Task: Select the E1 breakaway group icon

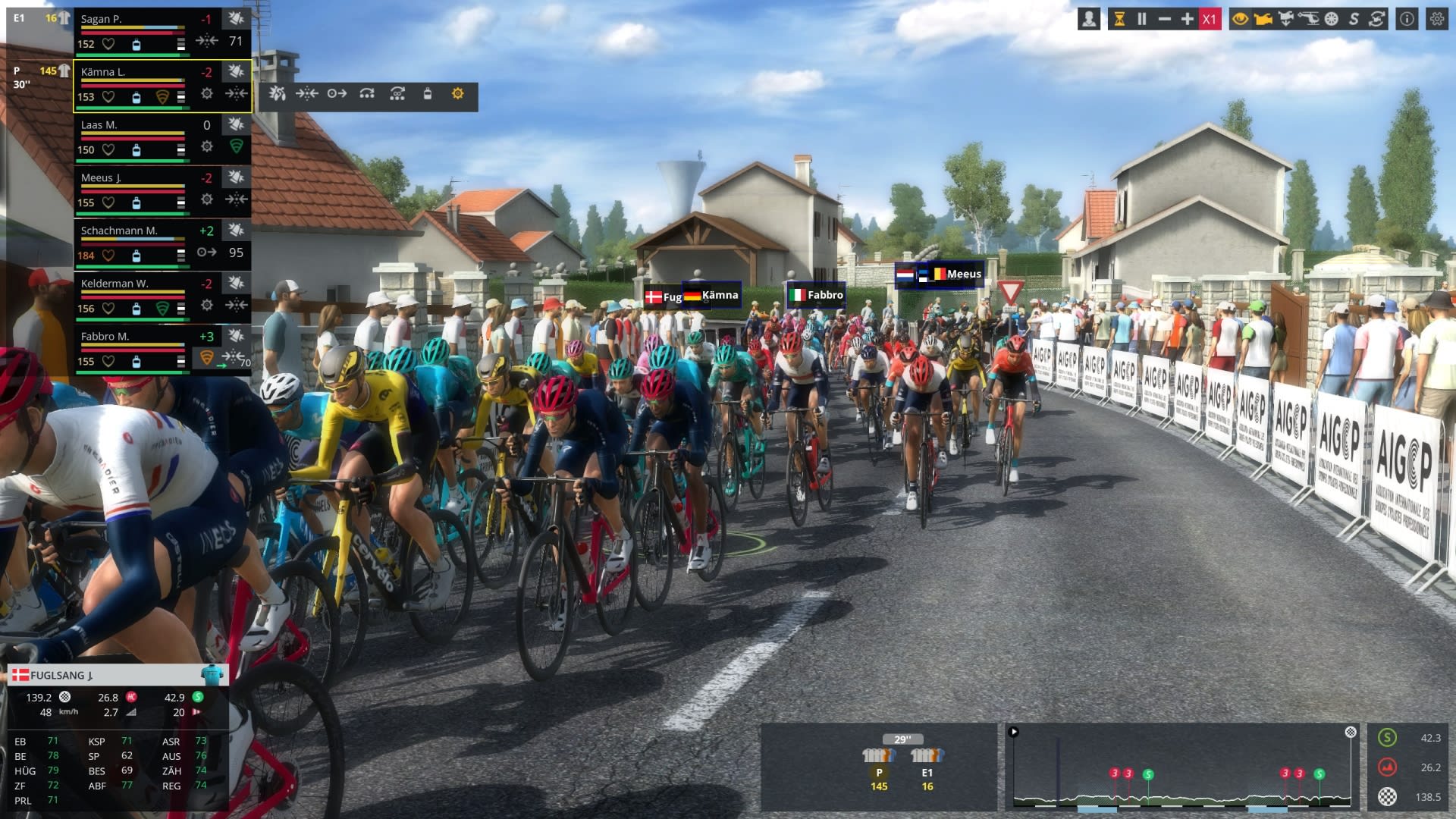Action: point(927,755)
